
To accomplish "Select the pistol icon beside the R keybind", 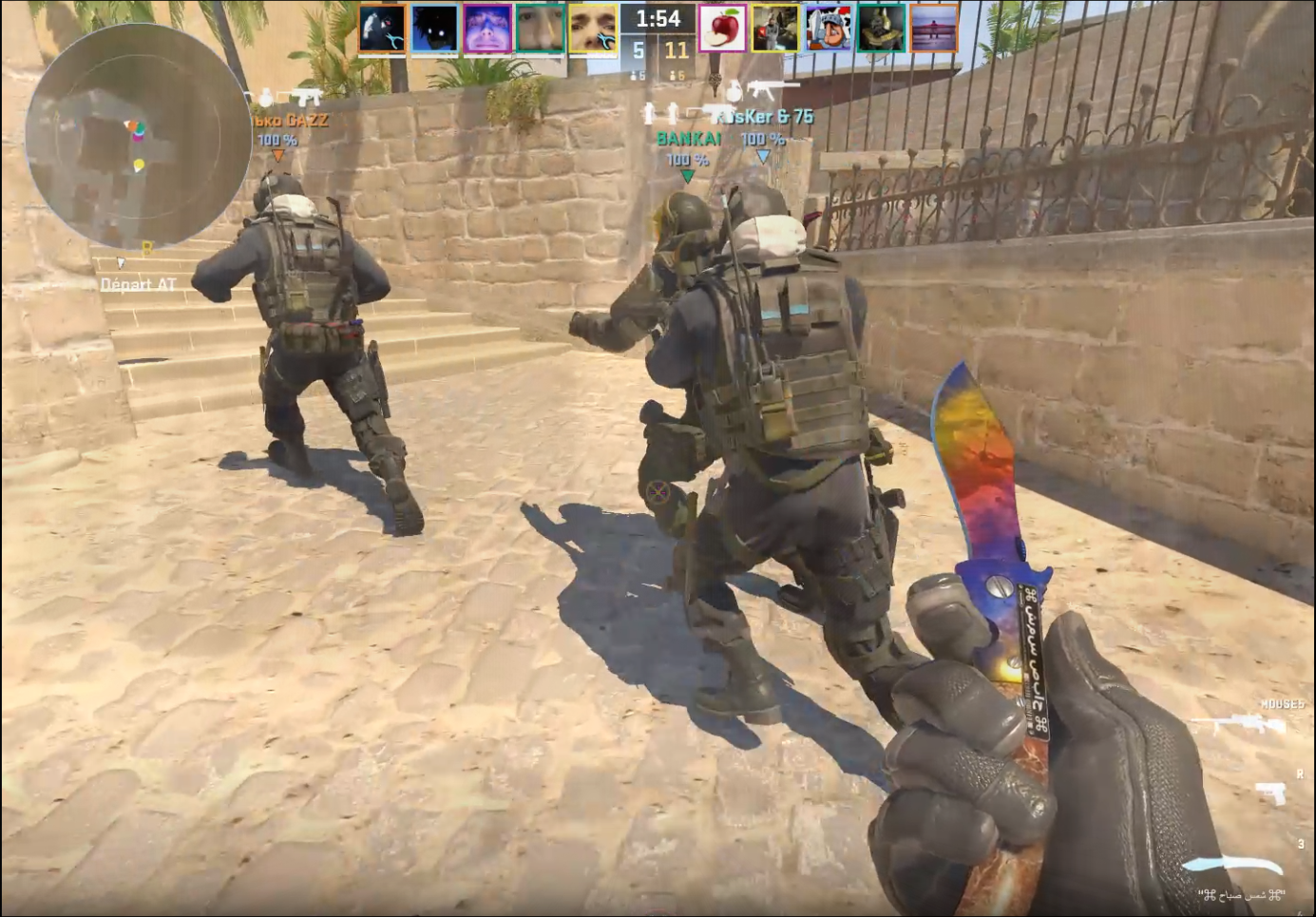I will point(1270,793).
